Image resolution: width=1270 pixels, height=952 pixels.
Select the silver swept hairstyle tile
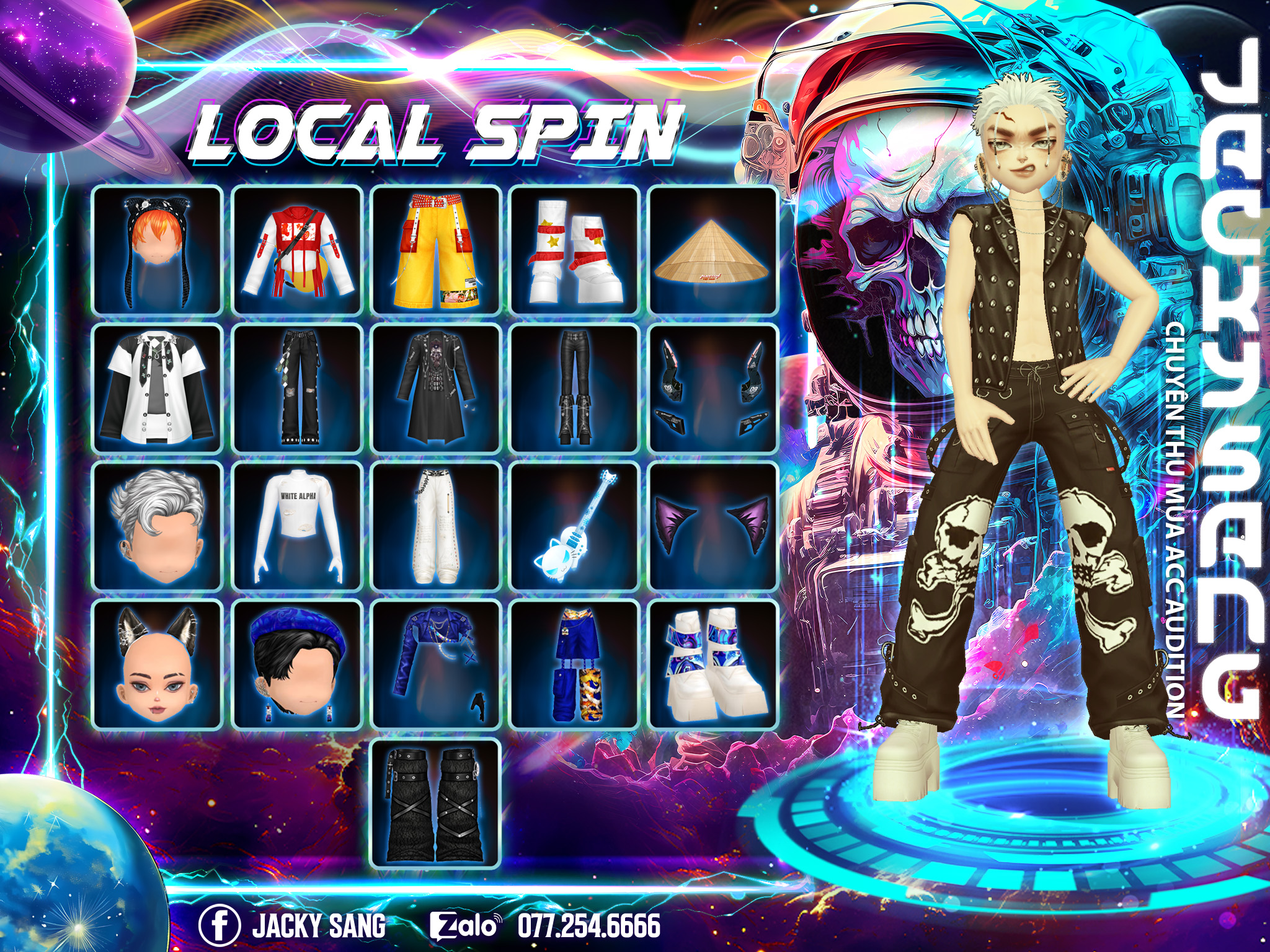[157, 526]
